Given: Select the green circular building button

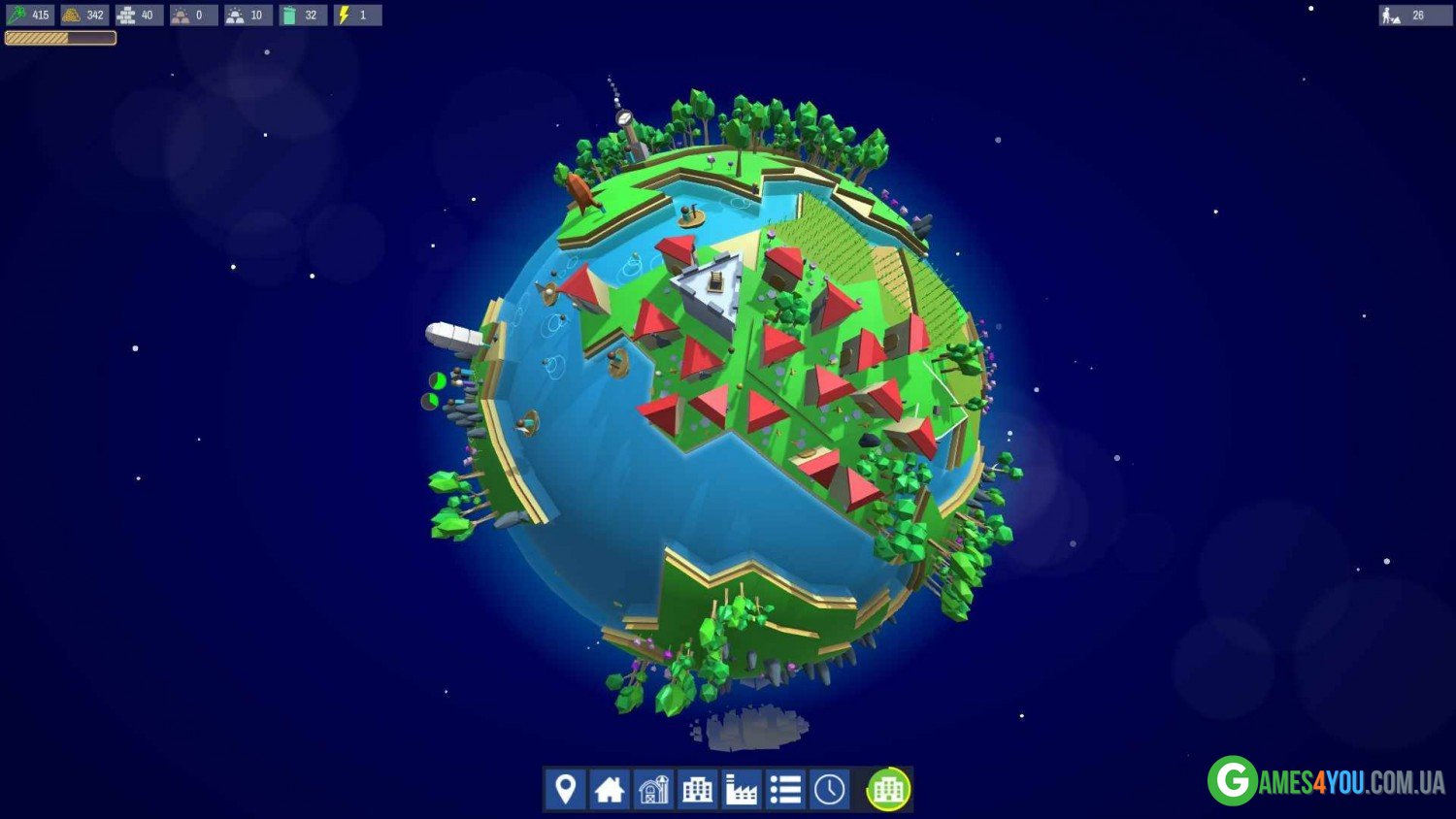Looking at the screenshot, I should (x=888, y=789).
